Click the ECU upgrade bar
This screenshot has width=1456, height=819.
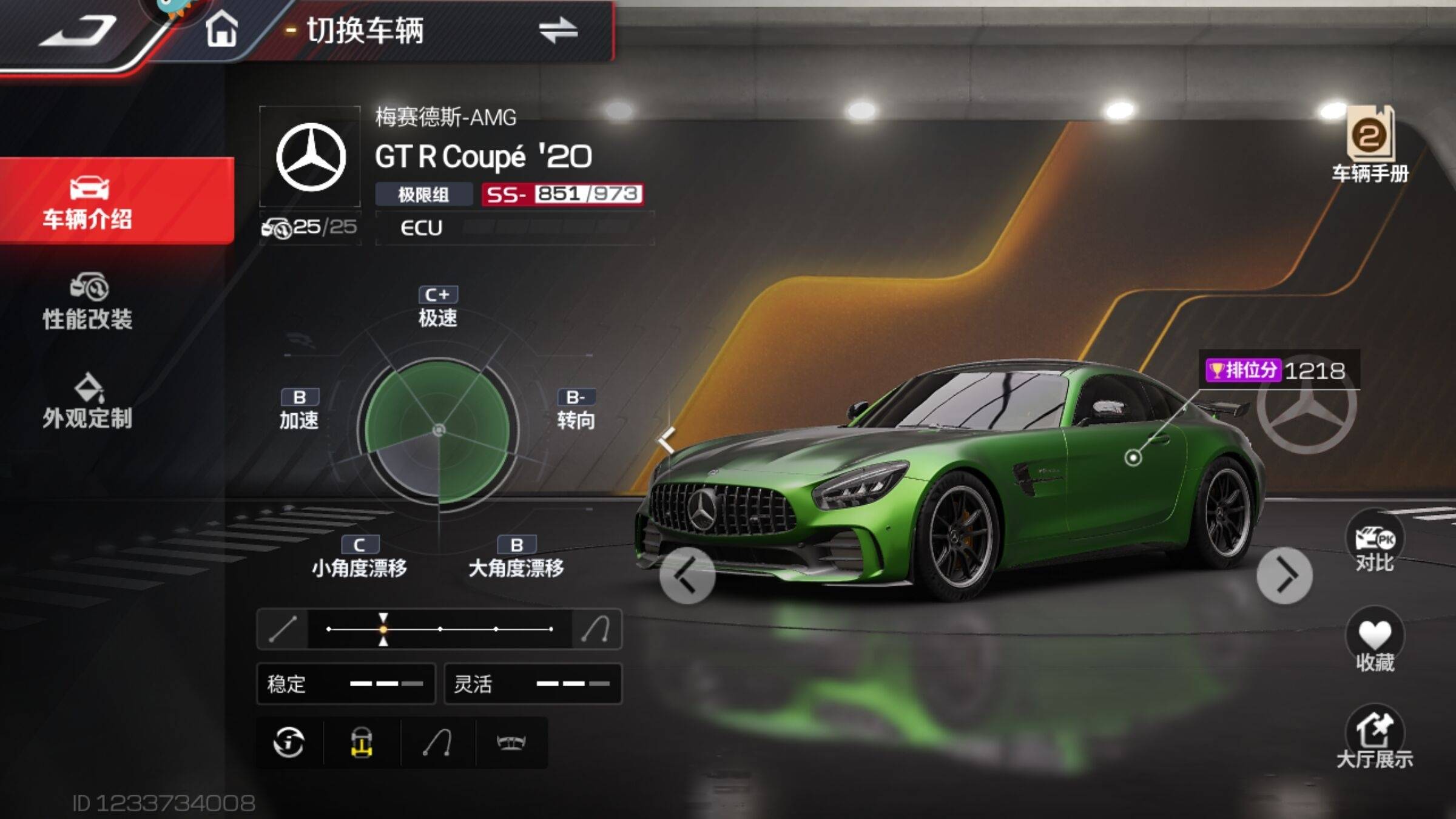514,228
